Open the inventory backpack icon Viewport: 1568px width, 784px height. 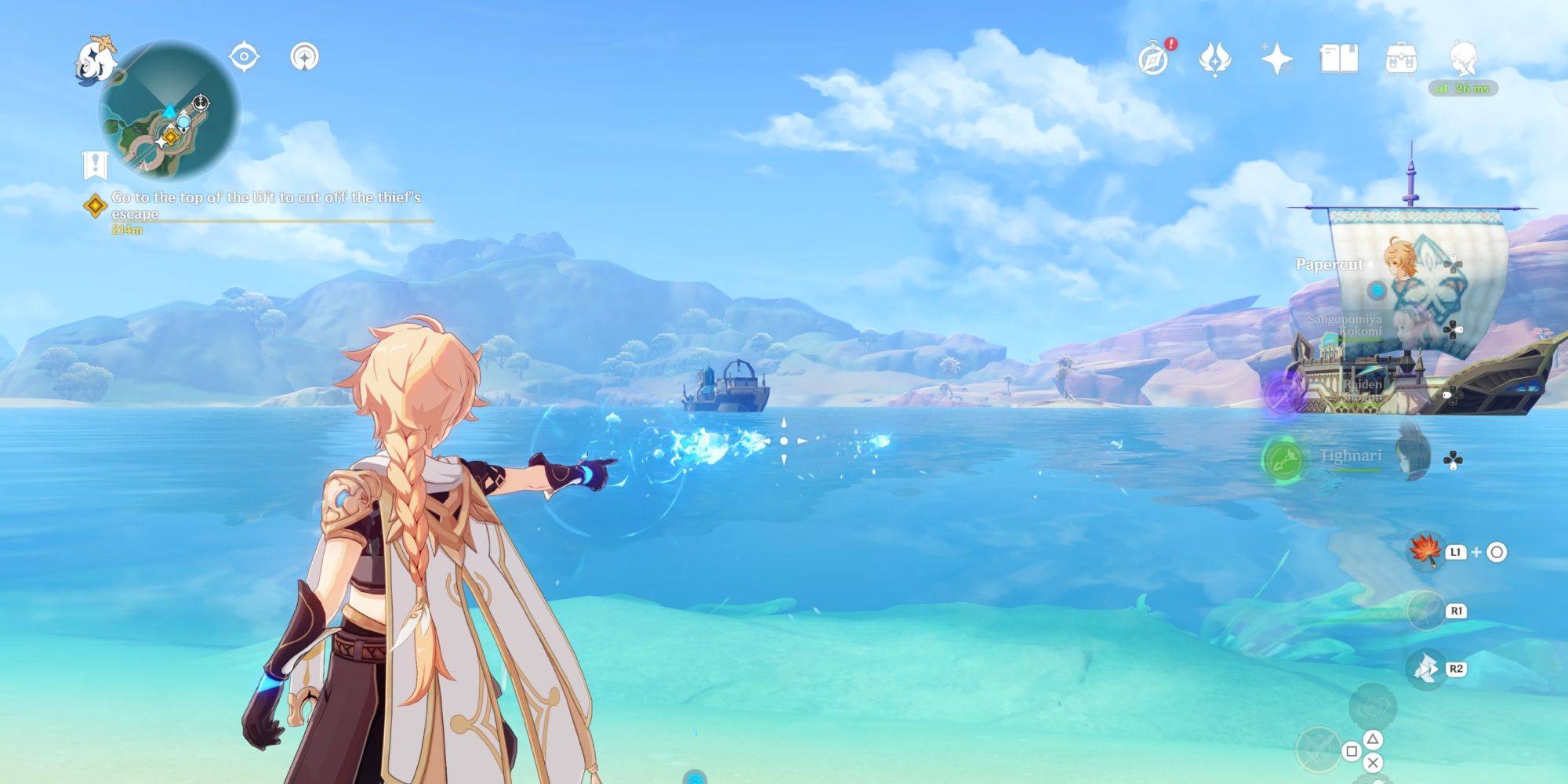(1401, 59)
